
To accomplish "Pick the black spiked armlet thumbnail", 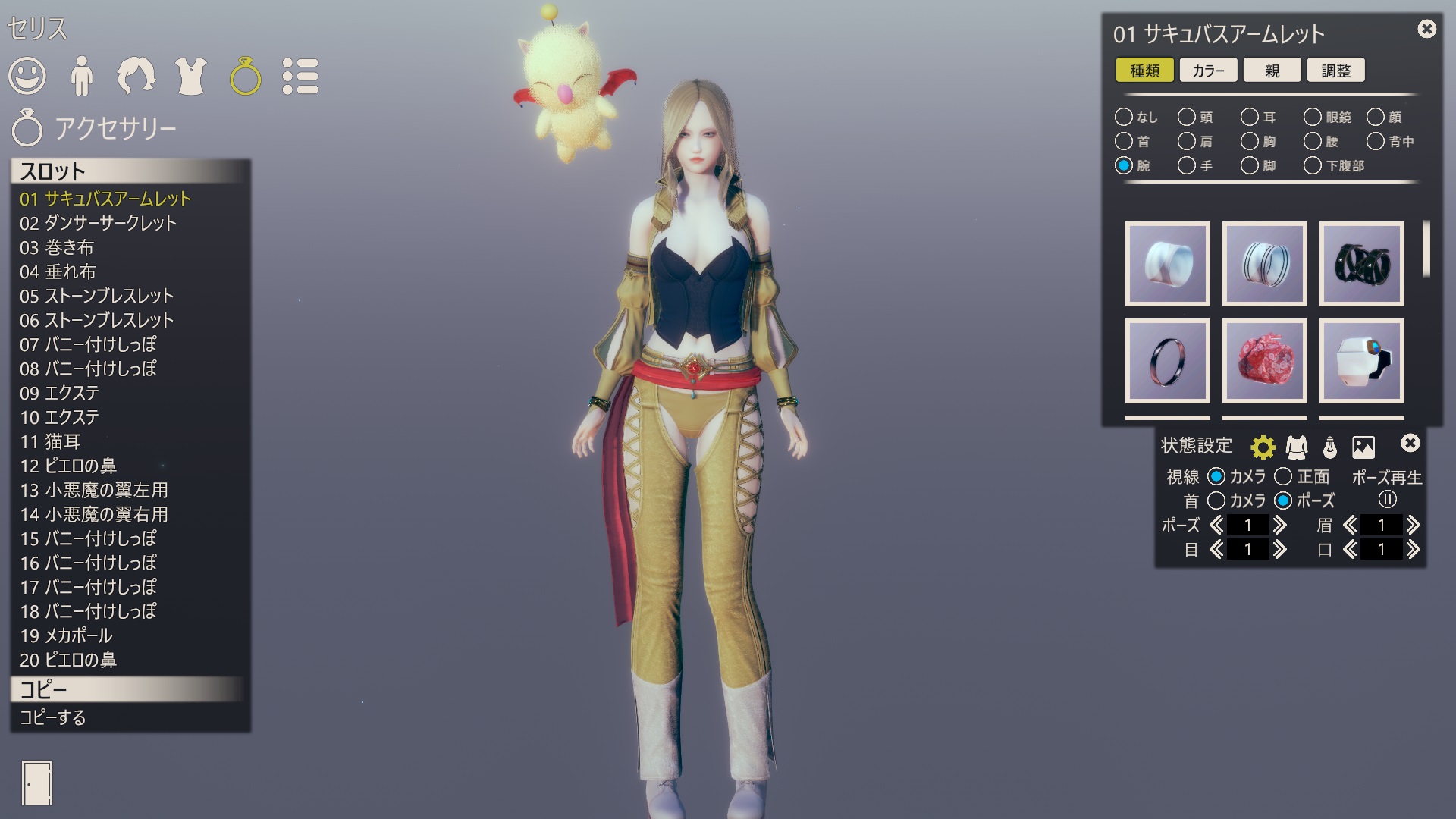I will (1361, 264).
